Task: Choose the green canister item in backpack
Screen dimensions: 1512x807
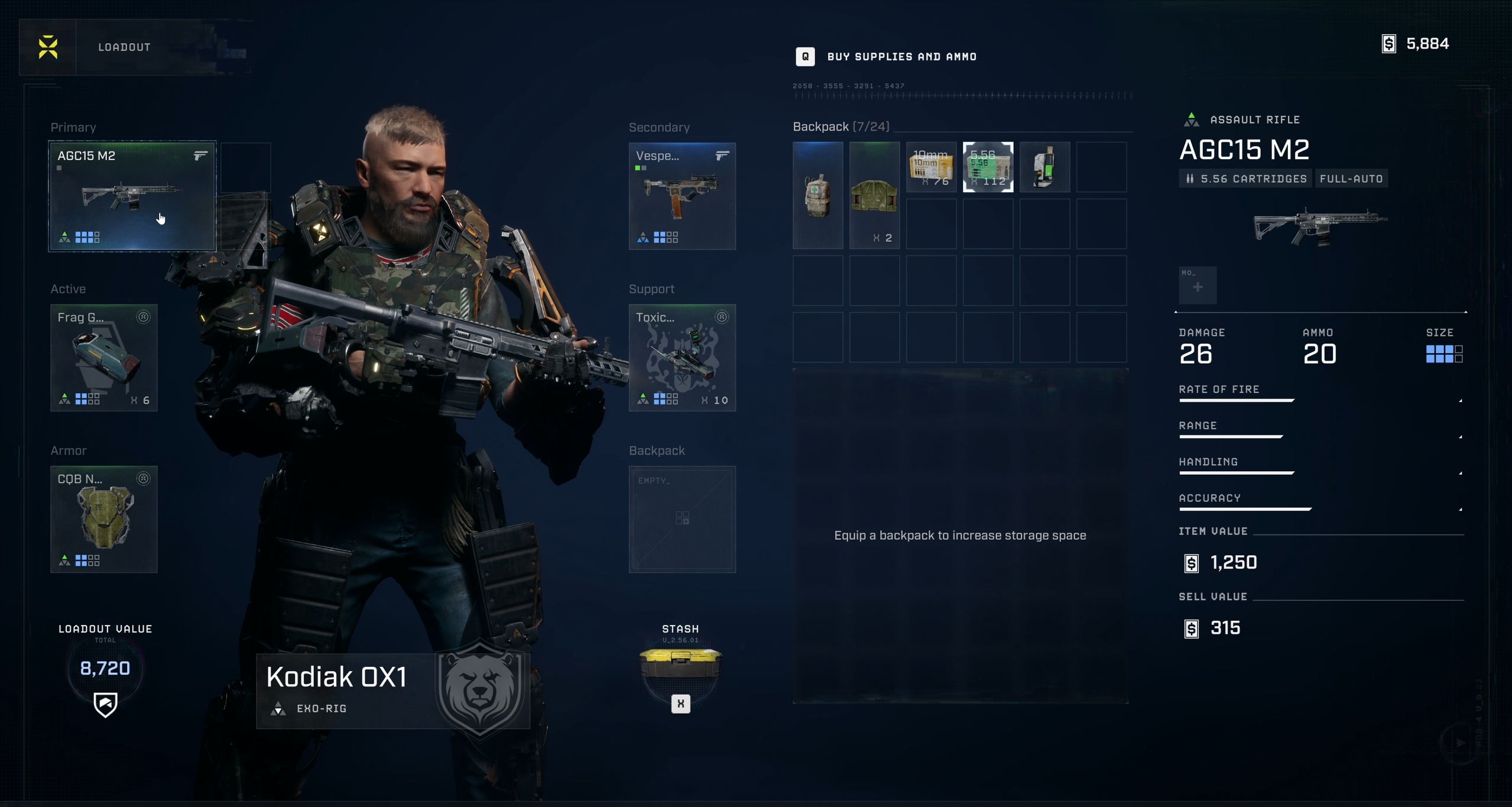Action: (x=1044, y=167)
